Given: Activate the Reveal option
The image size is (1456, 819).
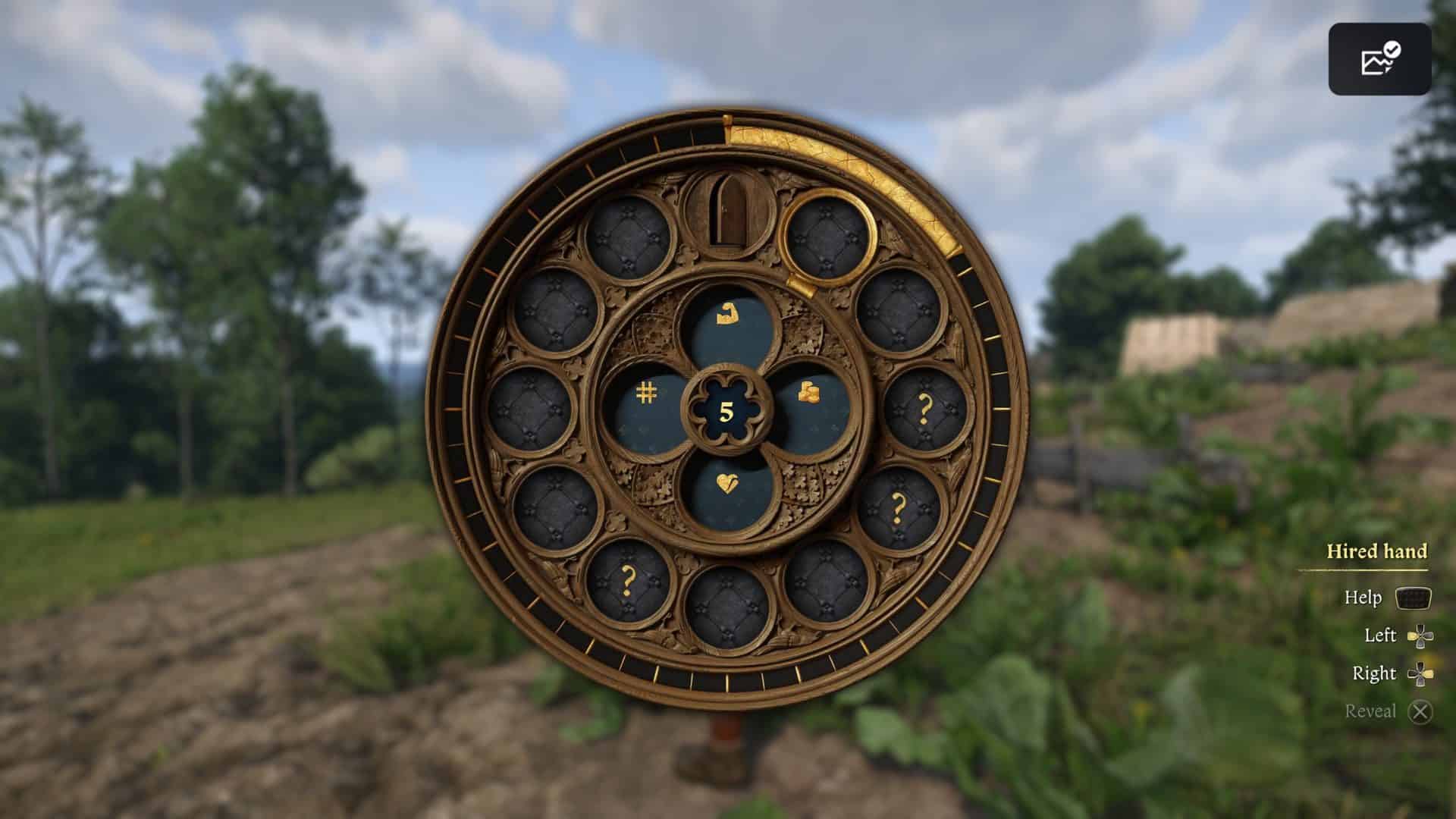Looking at the screenshot, I should [1419, 711].
